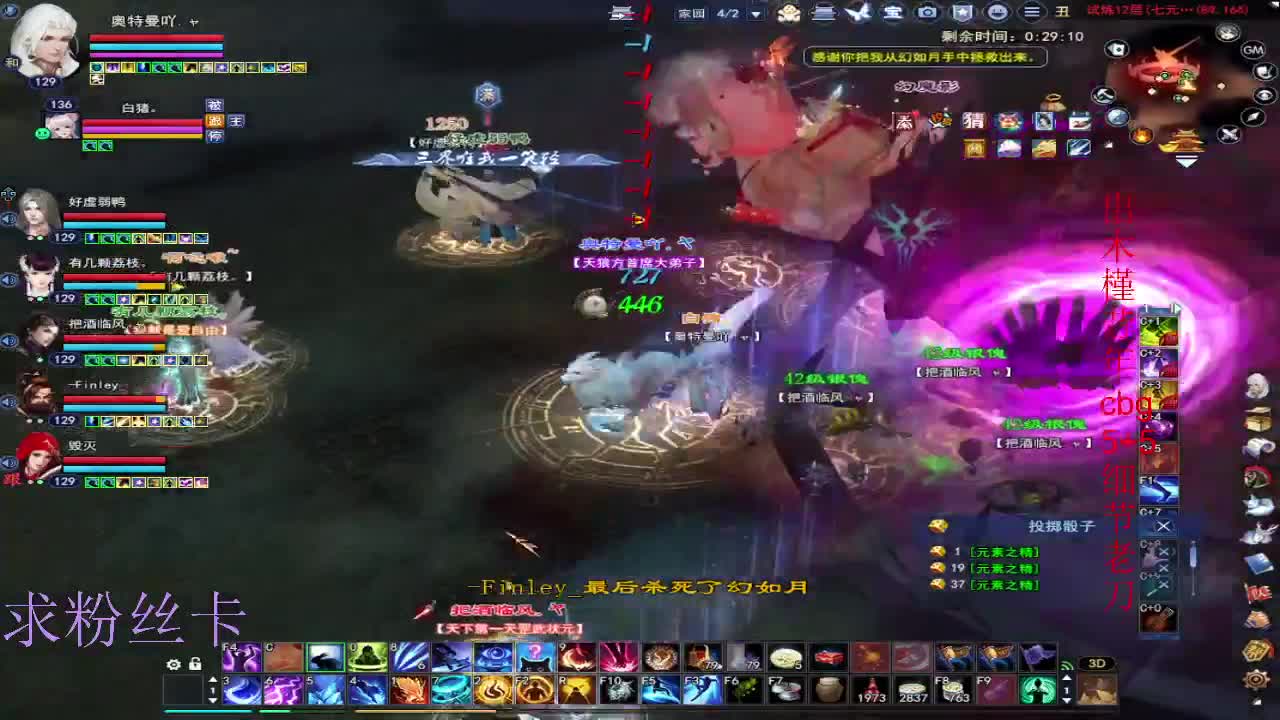Expand the 4/2 channel dropdown arrow
The image size is (1280, 720).
pyautogui.click(x=754, y=15)
